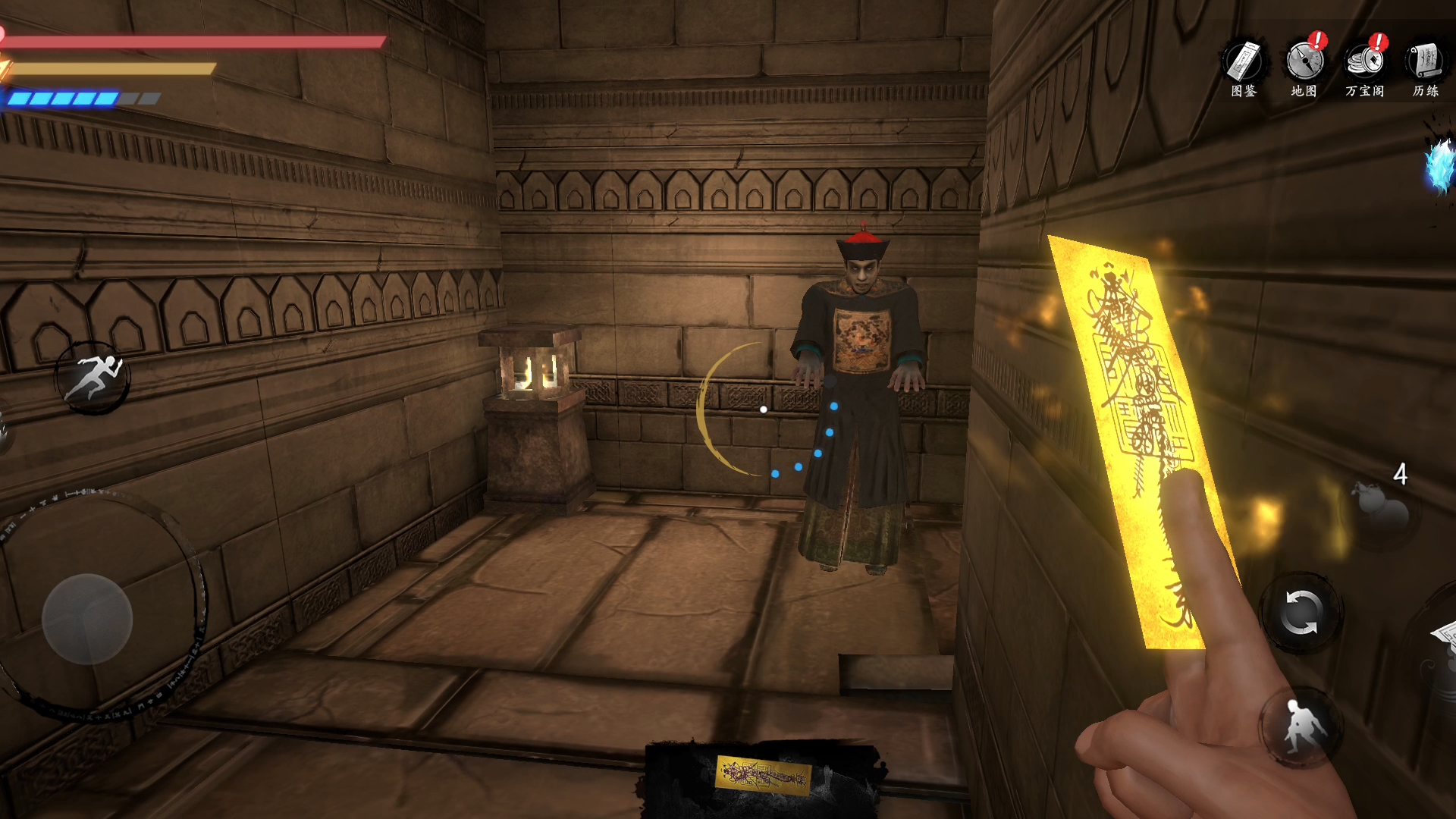This screenshot has width=1456, height=819.
Task: Open the 地图 map
Action: pyautogui.click(x=1304, y=67)
